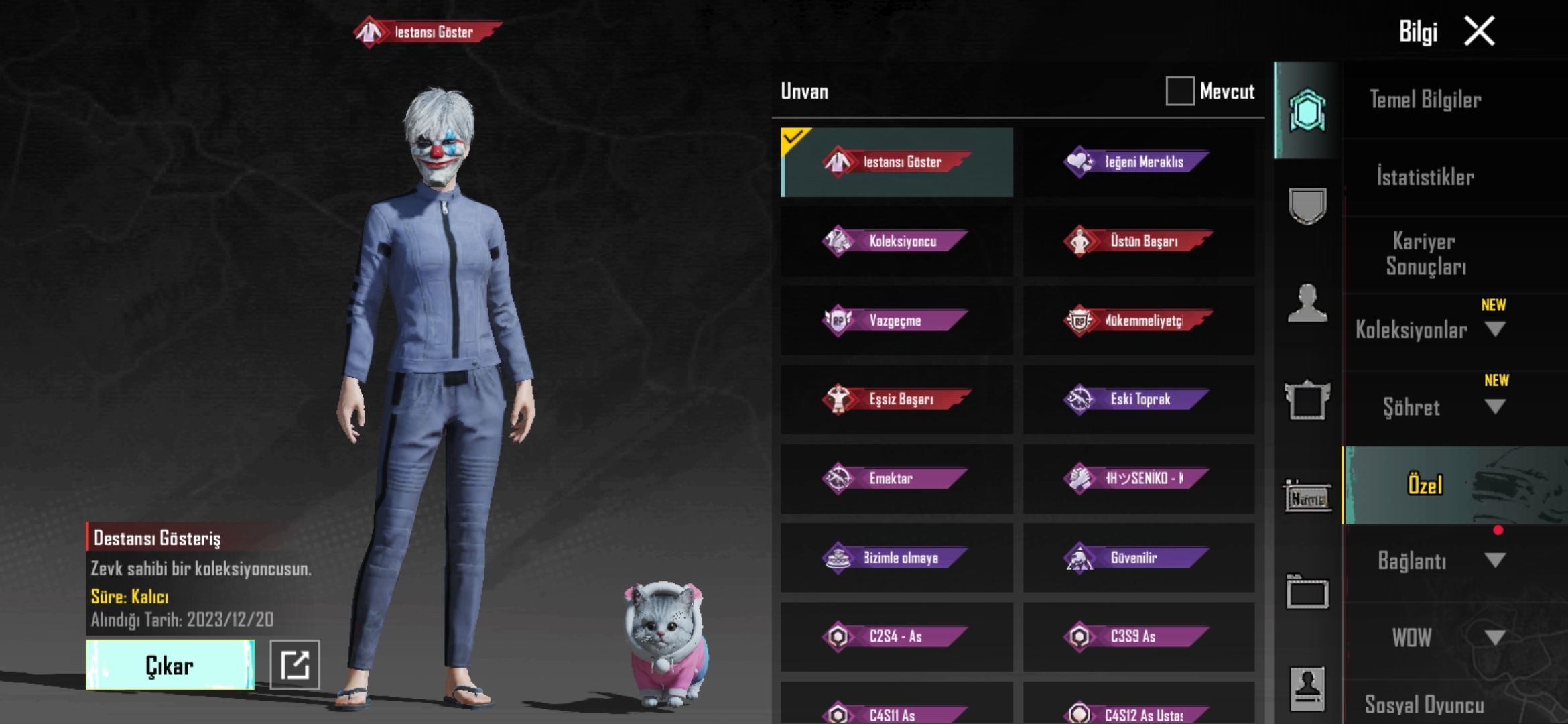Screen dimensions: 1568x724
Task: Close the Bilgi info screen
Action: click(1479, 32)
